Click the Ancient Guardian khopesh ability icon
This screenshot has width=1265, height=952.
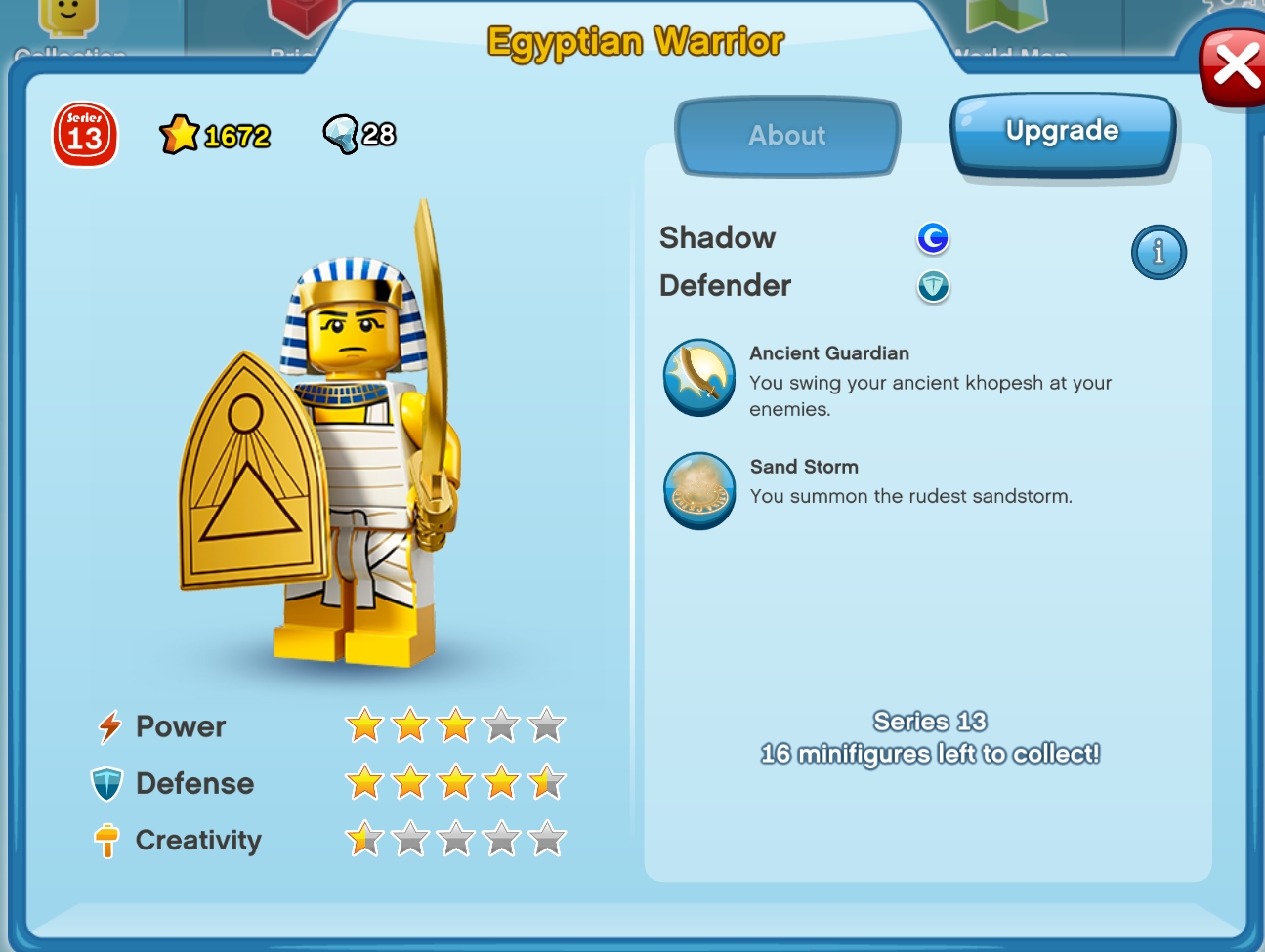[699, 379]
